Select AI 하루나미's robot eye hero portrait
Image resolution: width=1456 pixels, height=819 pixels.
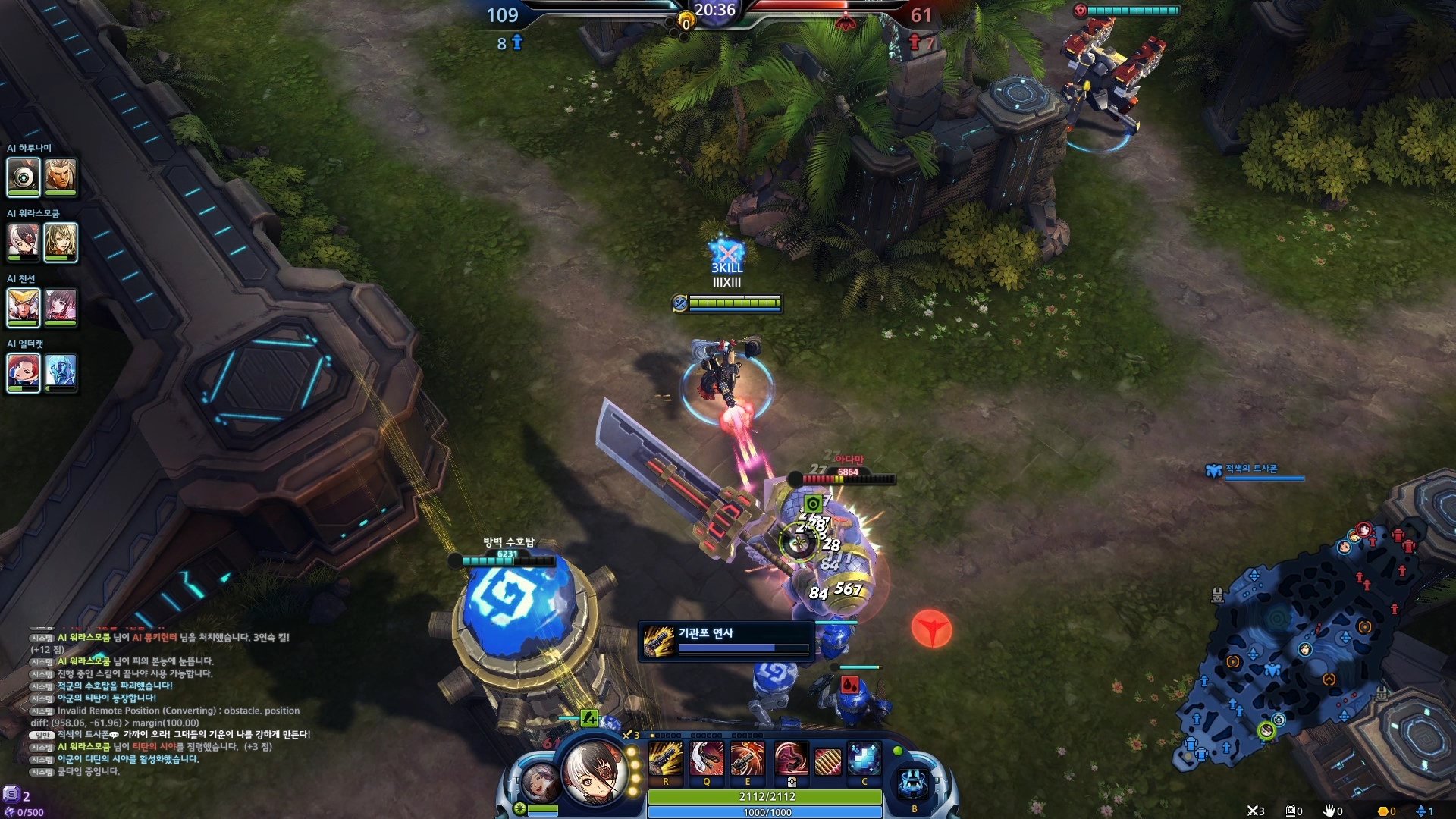[x=23, y=177]
